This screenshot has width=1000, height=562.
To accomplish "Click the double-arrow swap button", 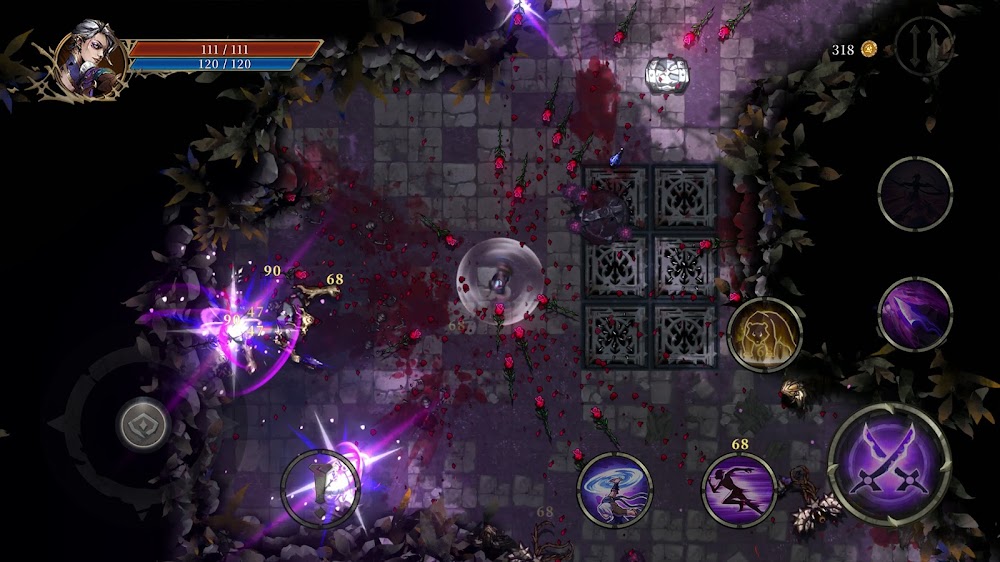I will 923,48.
